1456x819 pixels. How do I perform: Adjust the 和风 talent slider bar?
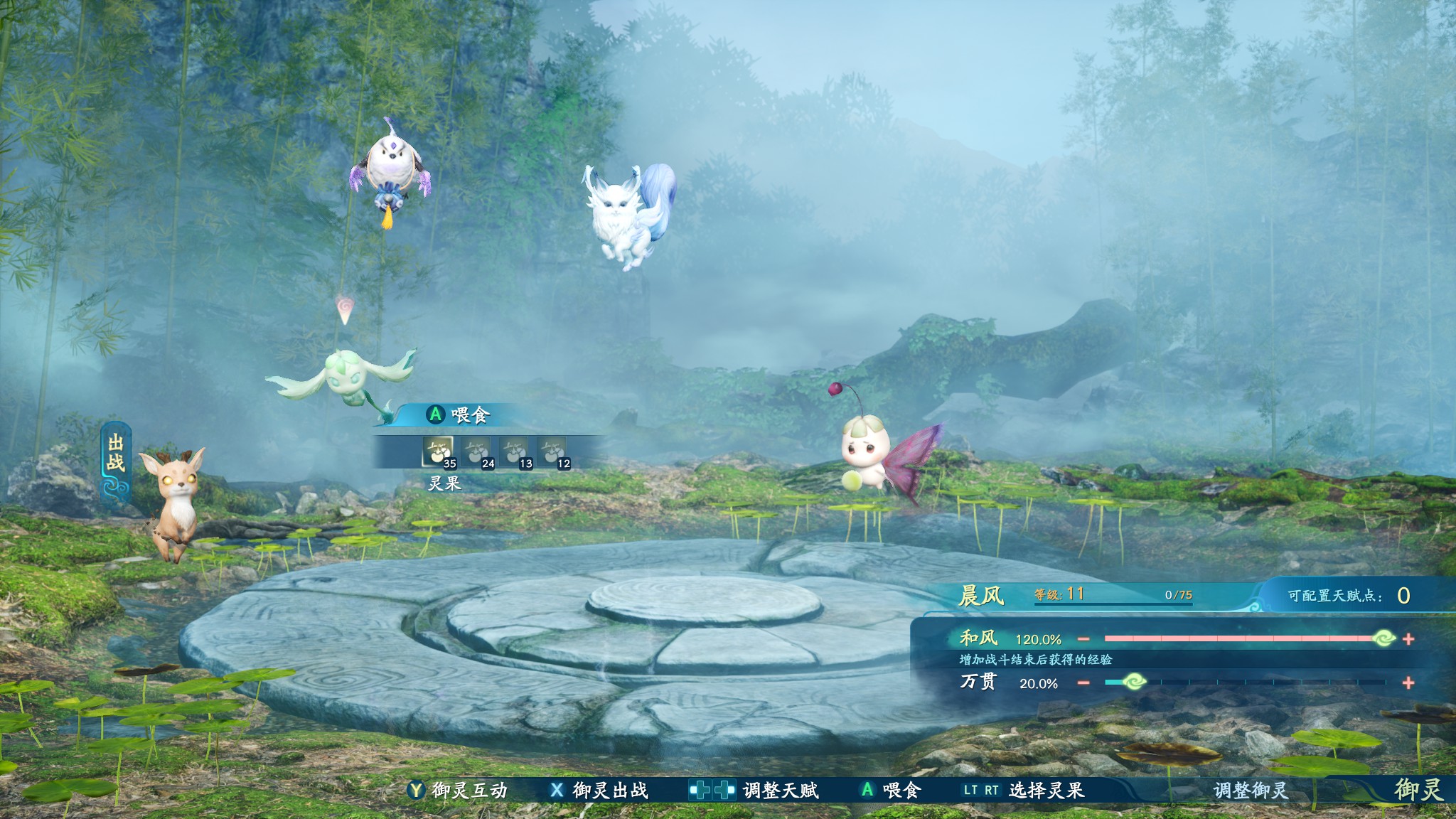tap(1244, 639)
